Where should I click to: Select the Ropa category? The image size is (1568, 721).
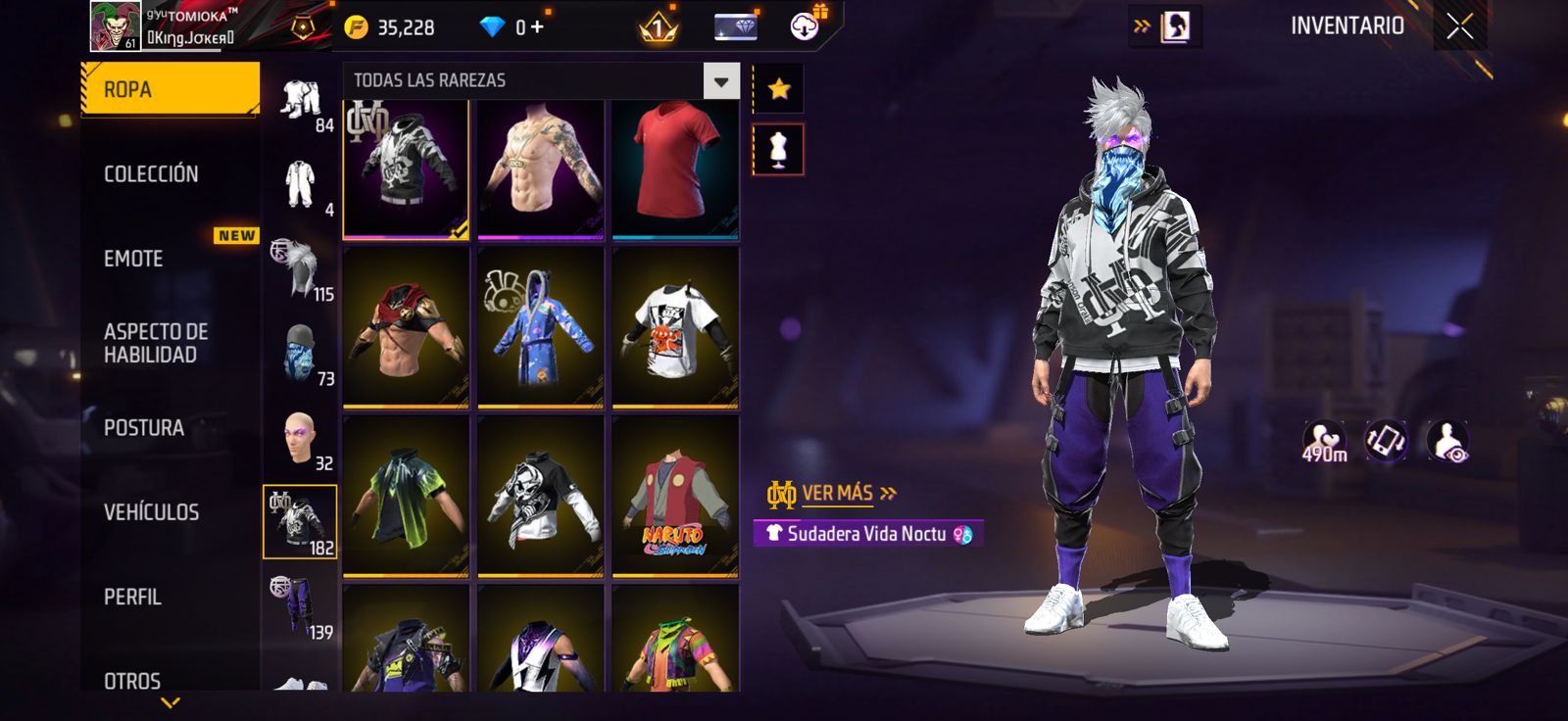tap(169, 89)
